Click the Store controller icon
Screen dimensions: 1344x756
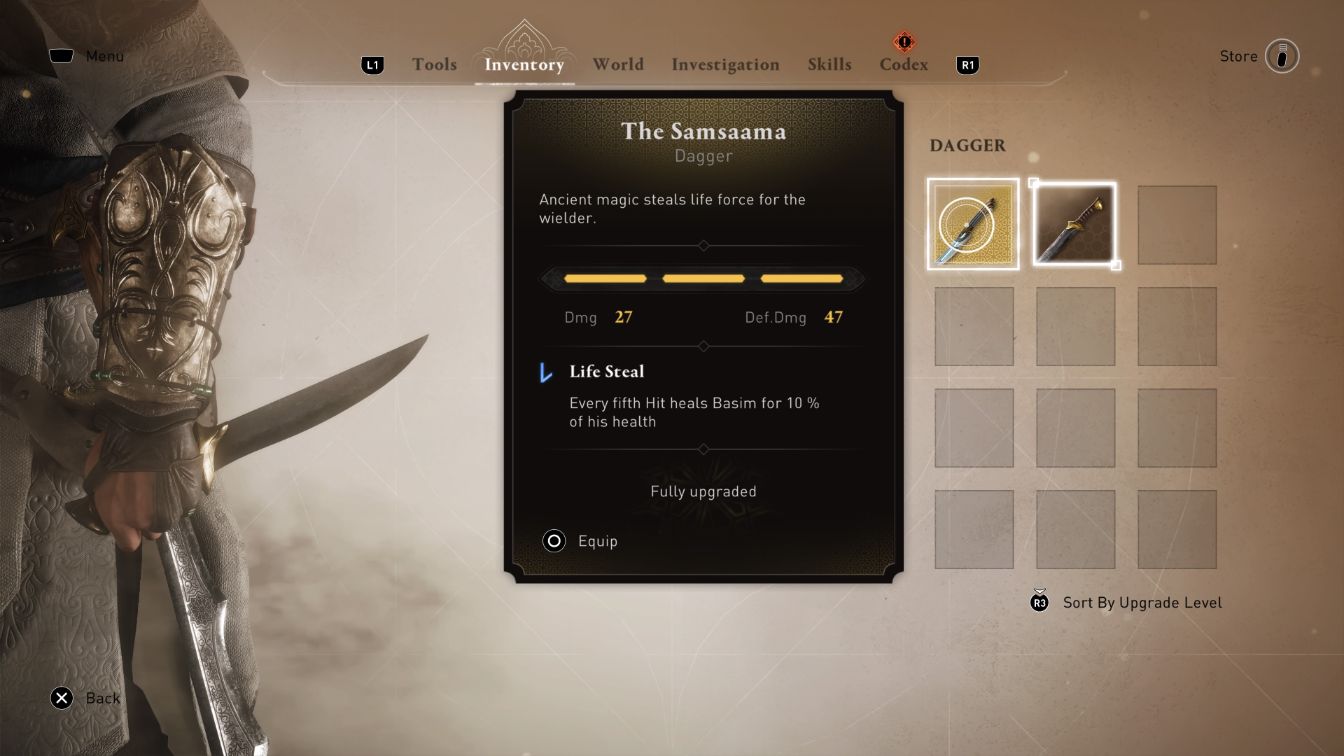point(1284,56)
